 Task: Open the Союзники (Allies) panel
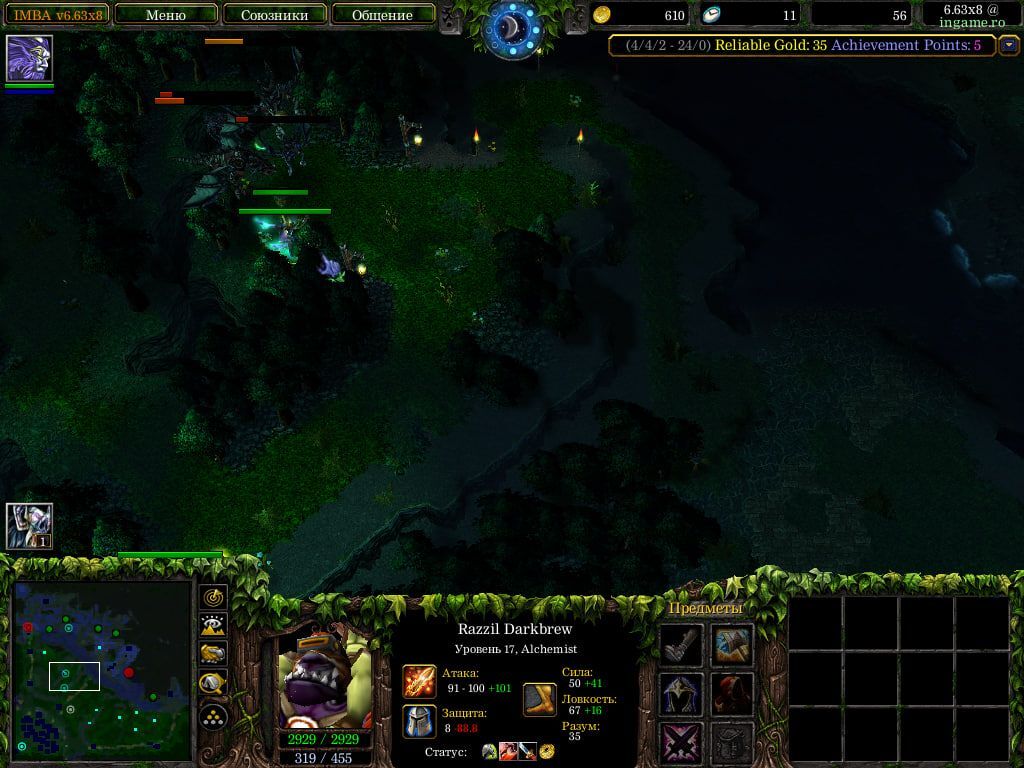[x=274, y=15]
